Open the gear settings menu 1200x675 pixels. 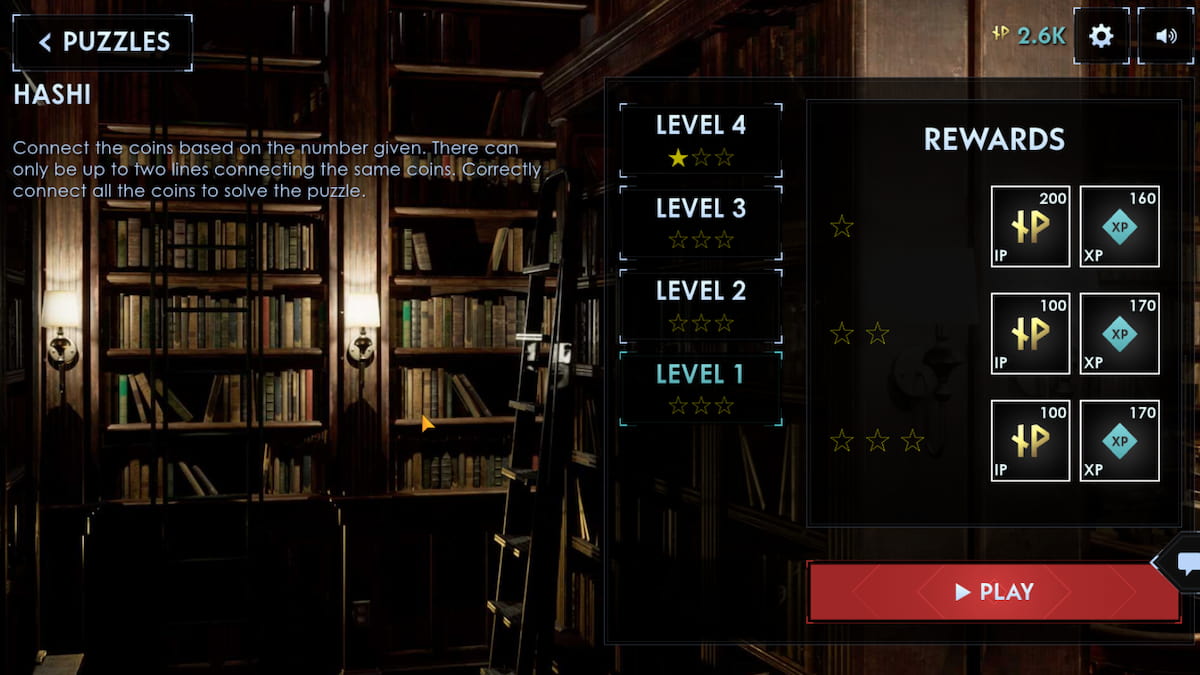[1101, 36]
